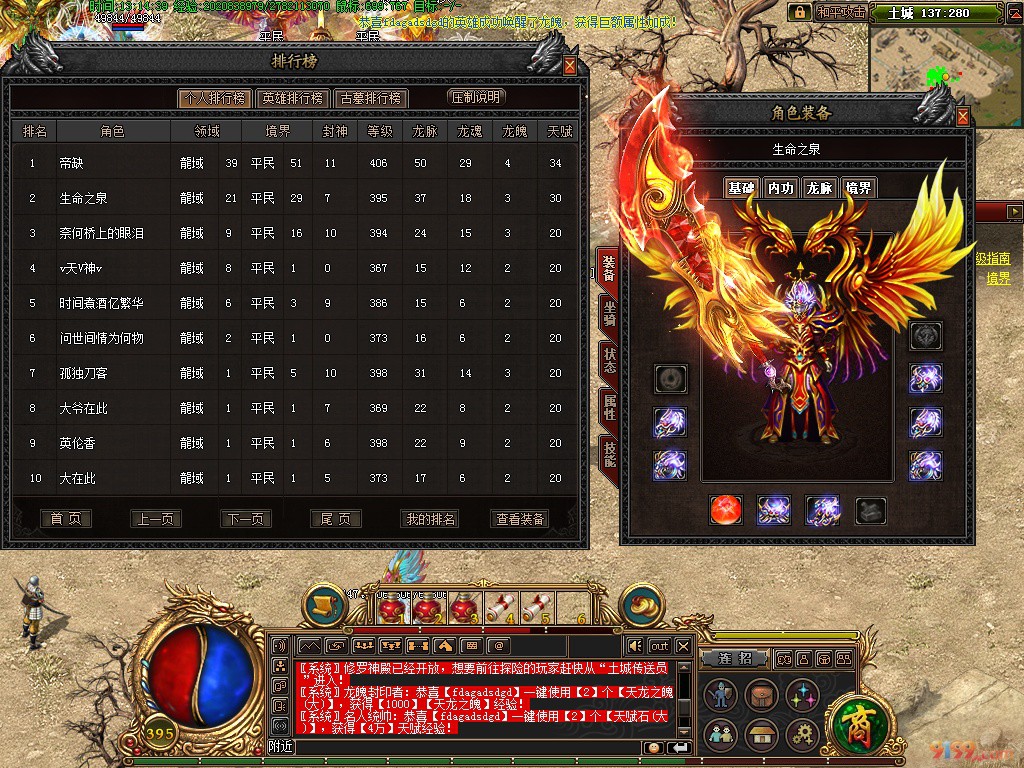Open the 龙脉 tab in the equipment panel
This screenshot has width=1024, height=768.
819,188
